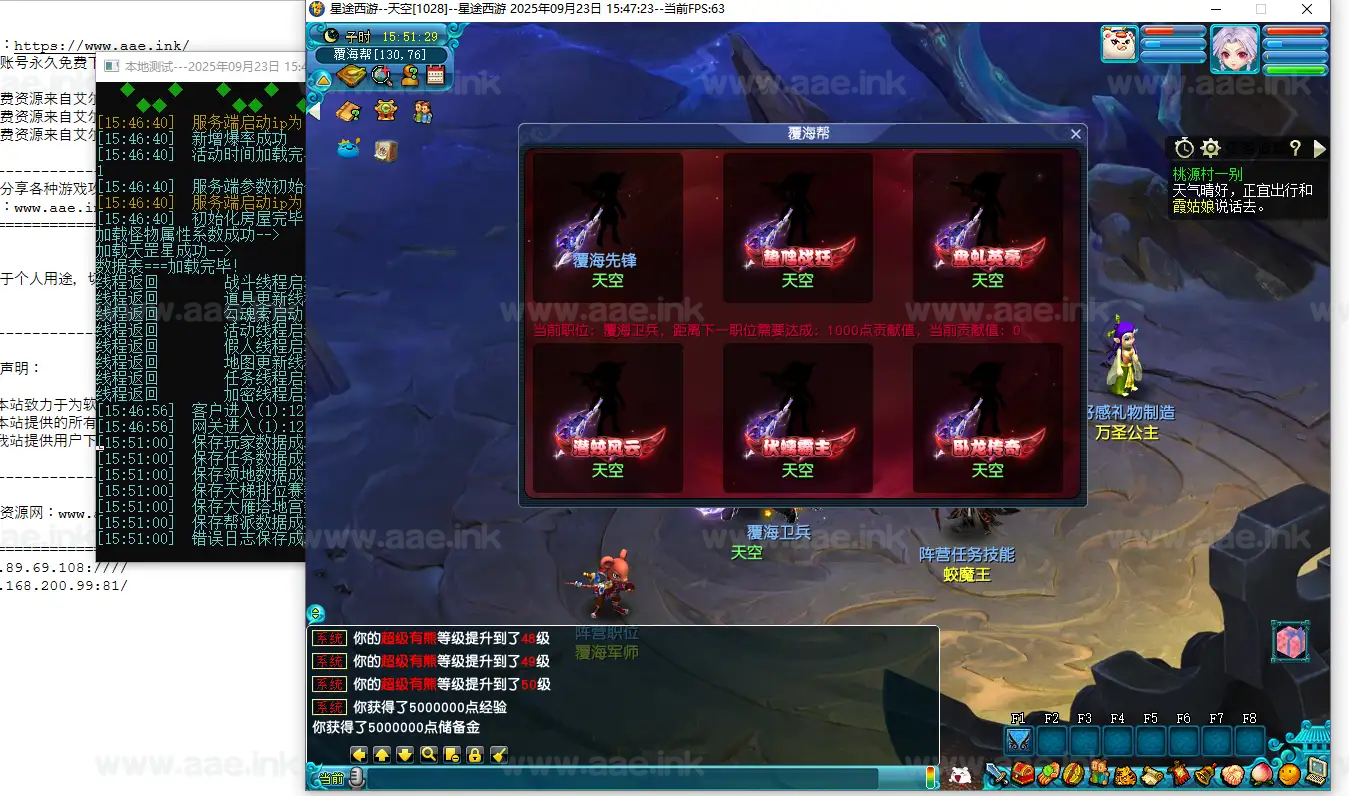Screen dimensions: 1349x796
Task: Open the blue slime icon
Action: point(349,149)
